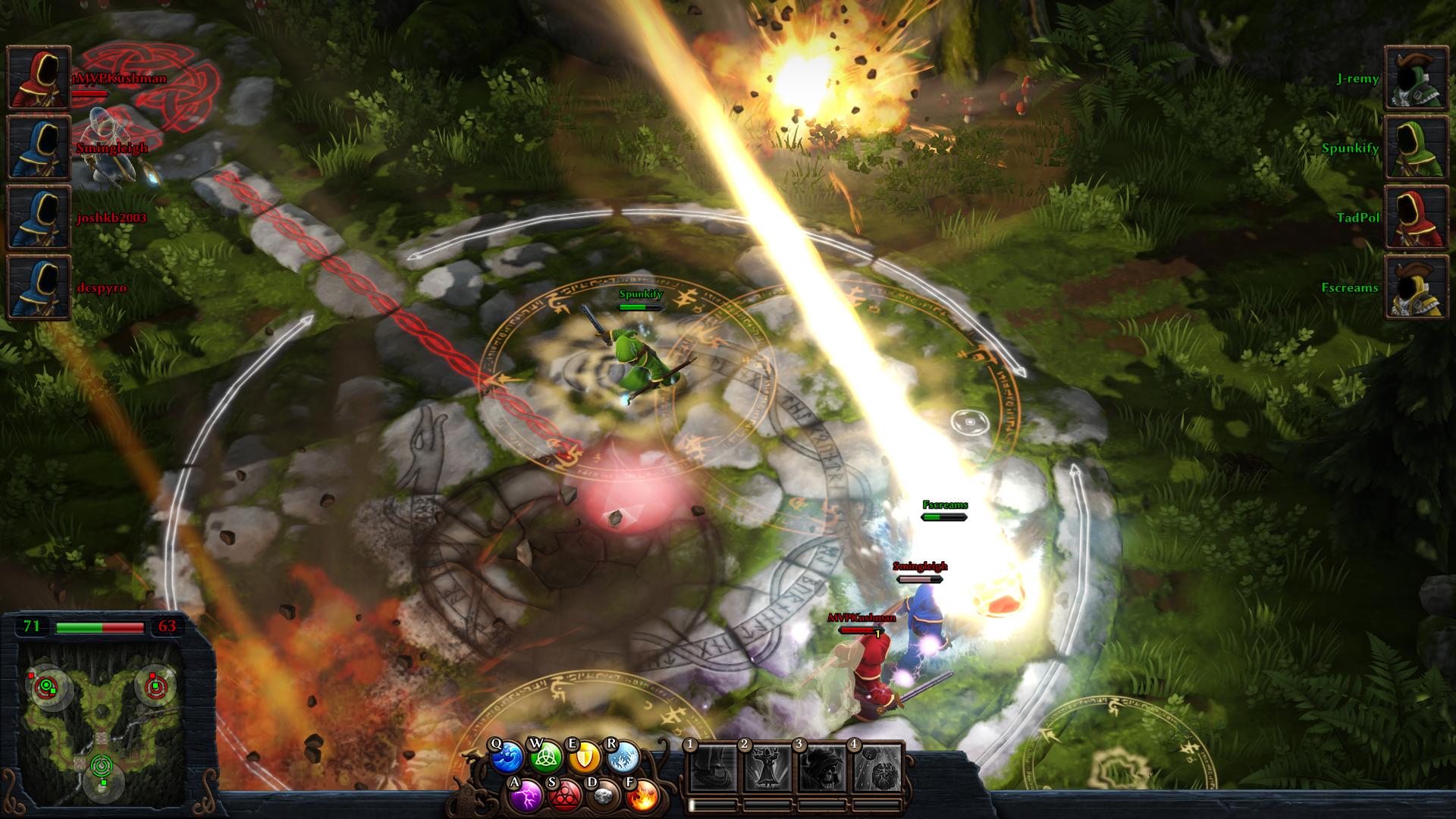The width and height of the screenshot is (1456, 819).
Task: Select the Water element orb
Action: [x=506, y=758]
